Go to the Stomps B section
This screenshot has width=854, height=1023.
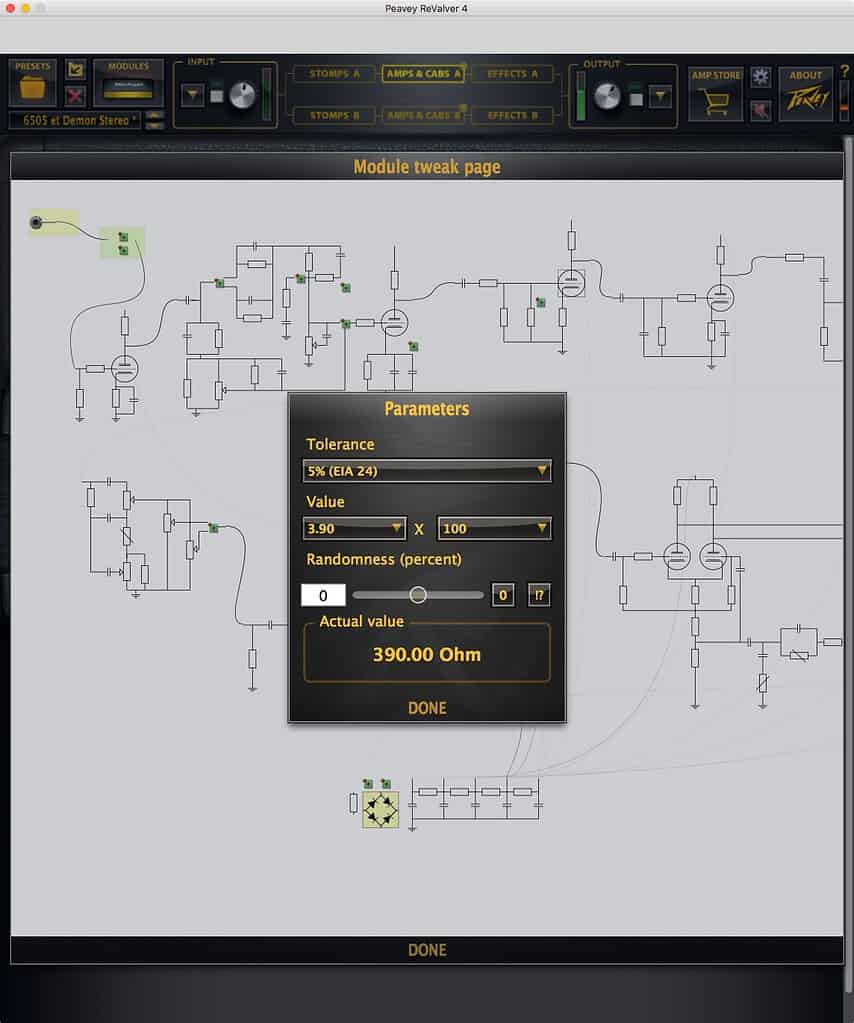[329, 115]
